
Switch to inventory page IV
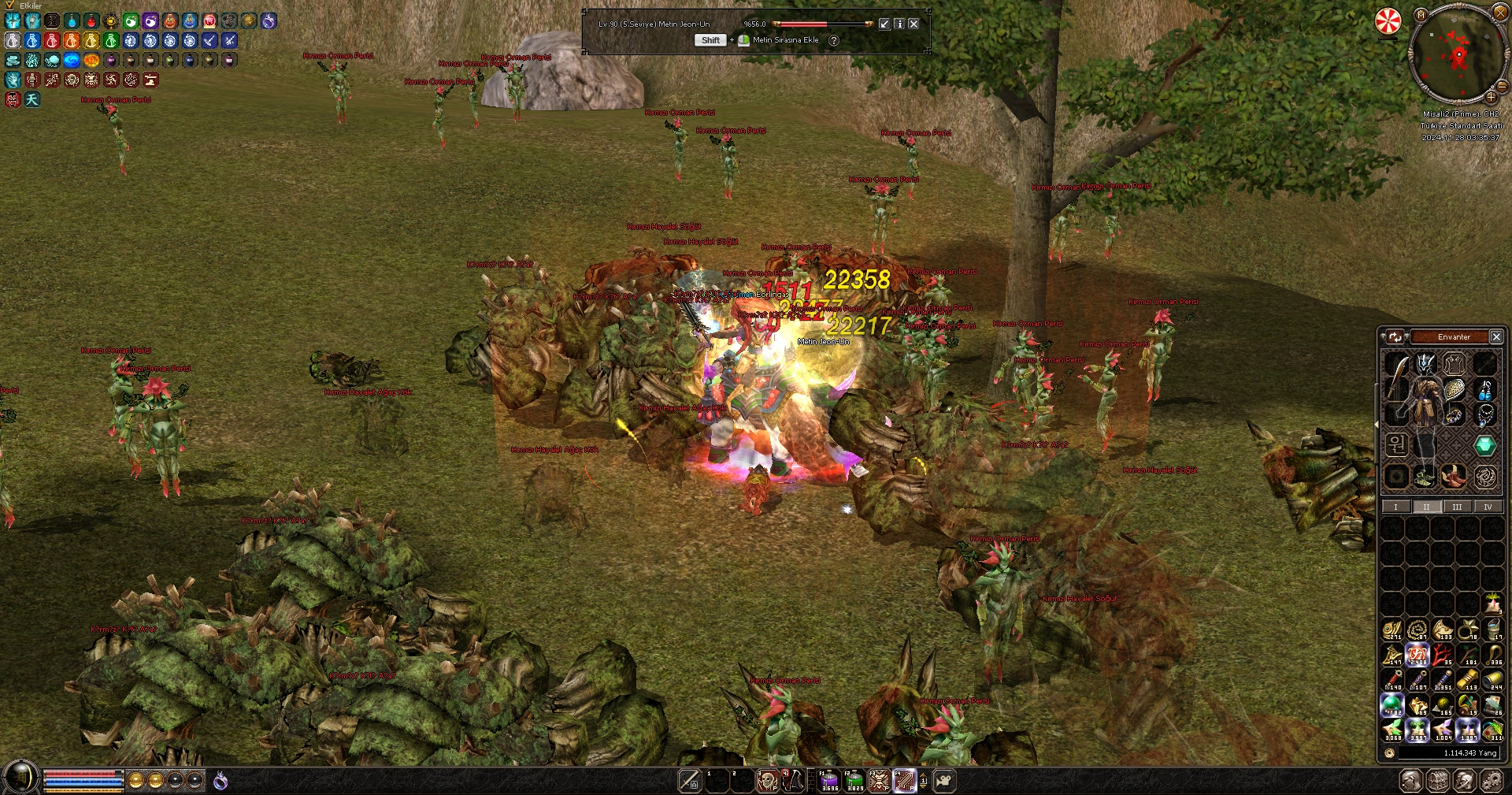(x=1488, y=507)
